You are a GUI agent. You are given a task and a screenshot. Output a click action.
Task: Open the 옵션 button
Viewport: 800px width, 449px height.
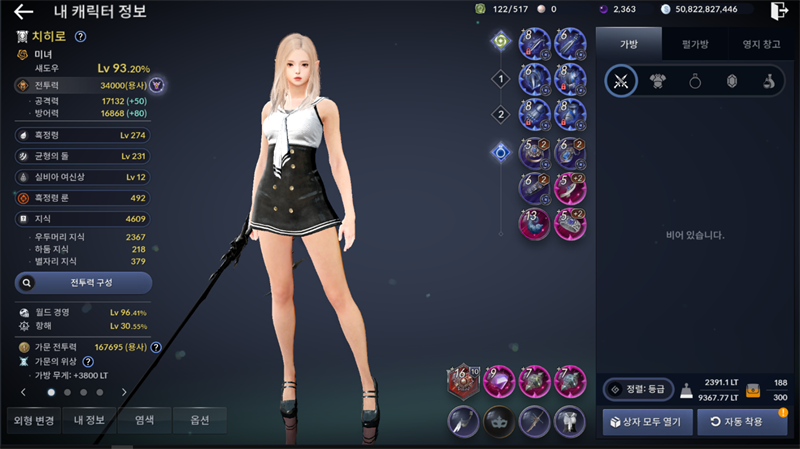pyautogui.click(x=200, y=421)
